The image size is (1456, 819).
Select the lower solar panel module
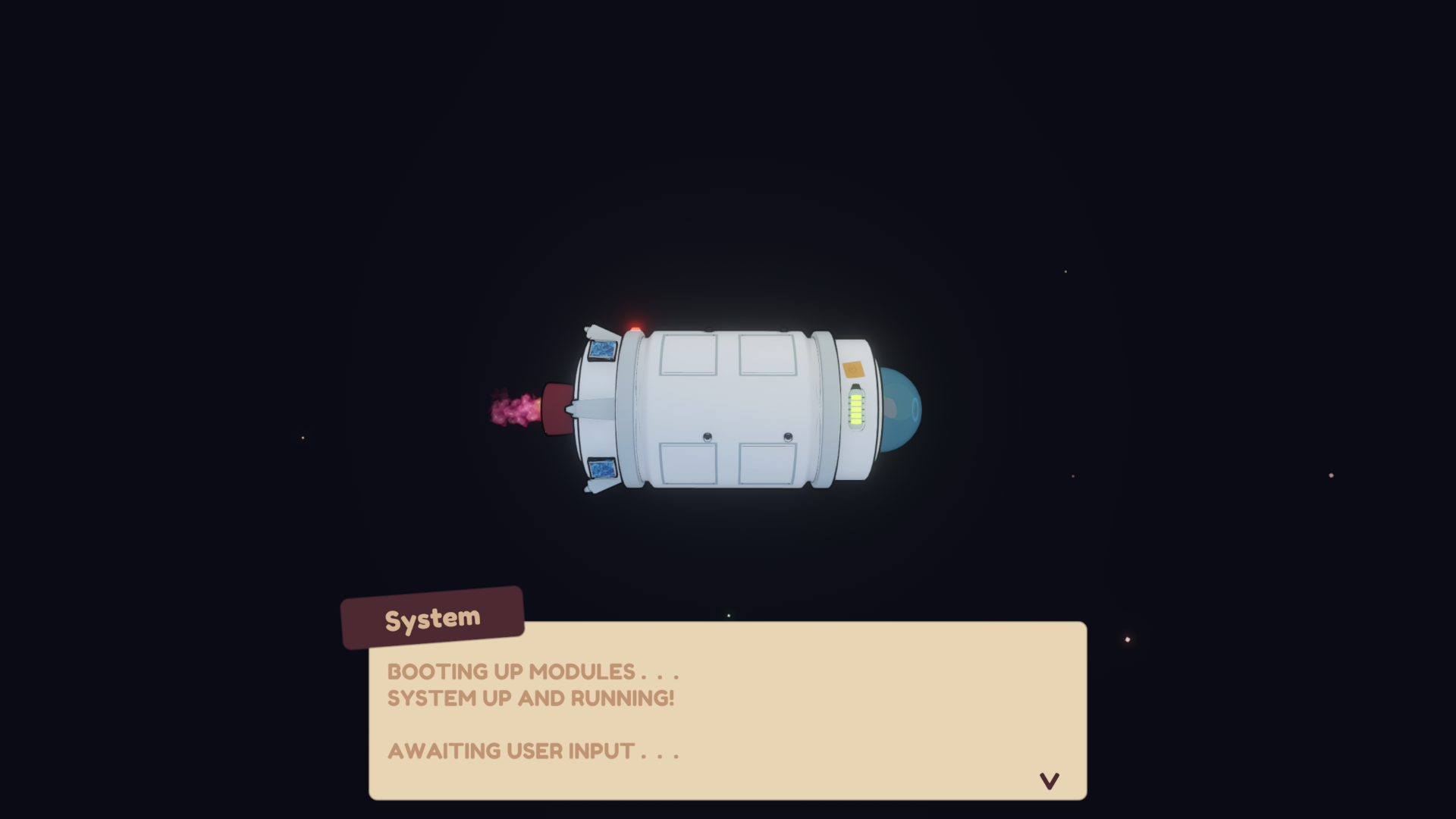[x=602, y=468]
